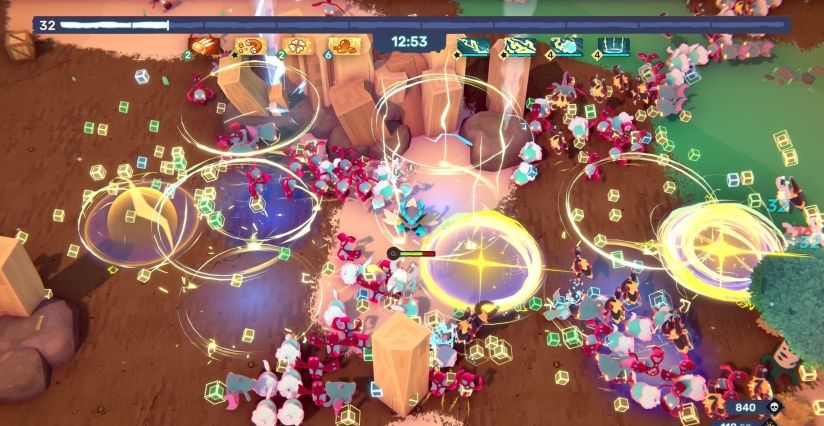
Task: Activate the first teal lightning ability icon
Action: click(474, 46)
